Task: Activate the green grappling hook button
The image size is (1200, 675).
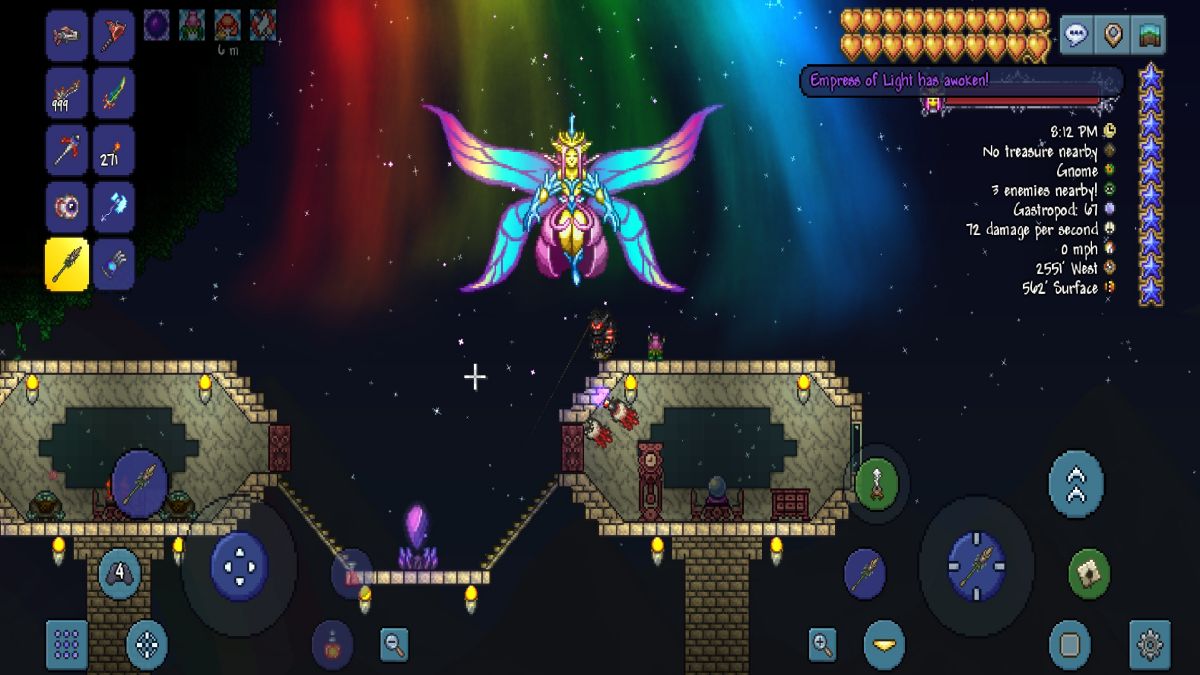Action: pos(877,484)
